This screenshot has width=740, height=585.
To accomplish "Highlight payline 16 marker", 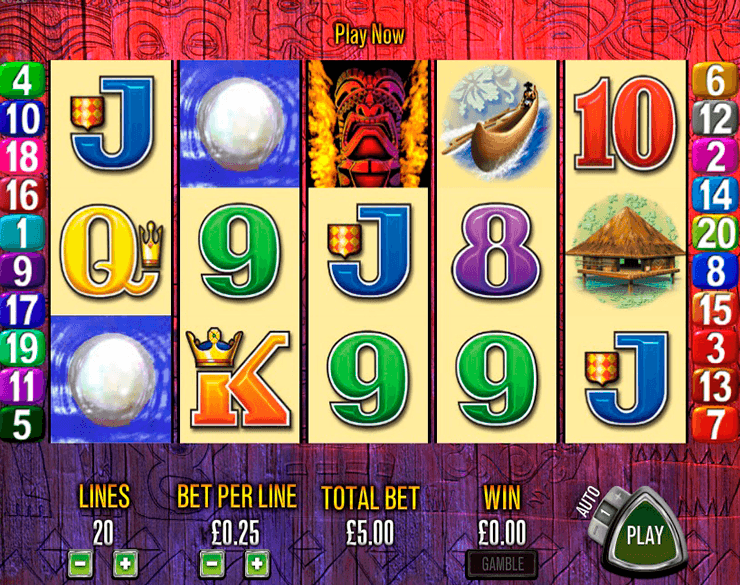I will pos(24,195).
